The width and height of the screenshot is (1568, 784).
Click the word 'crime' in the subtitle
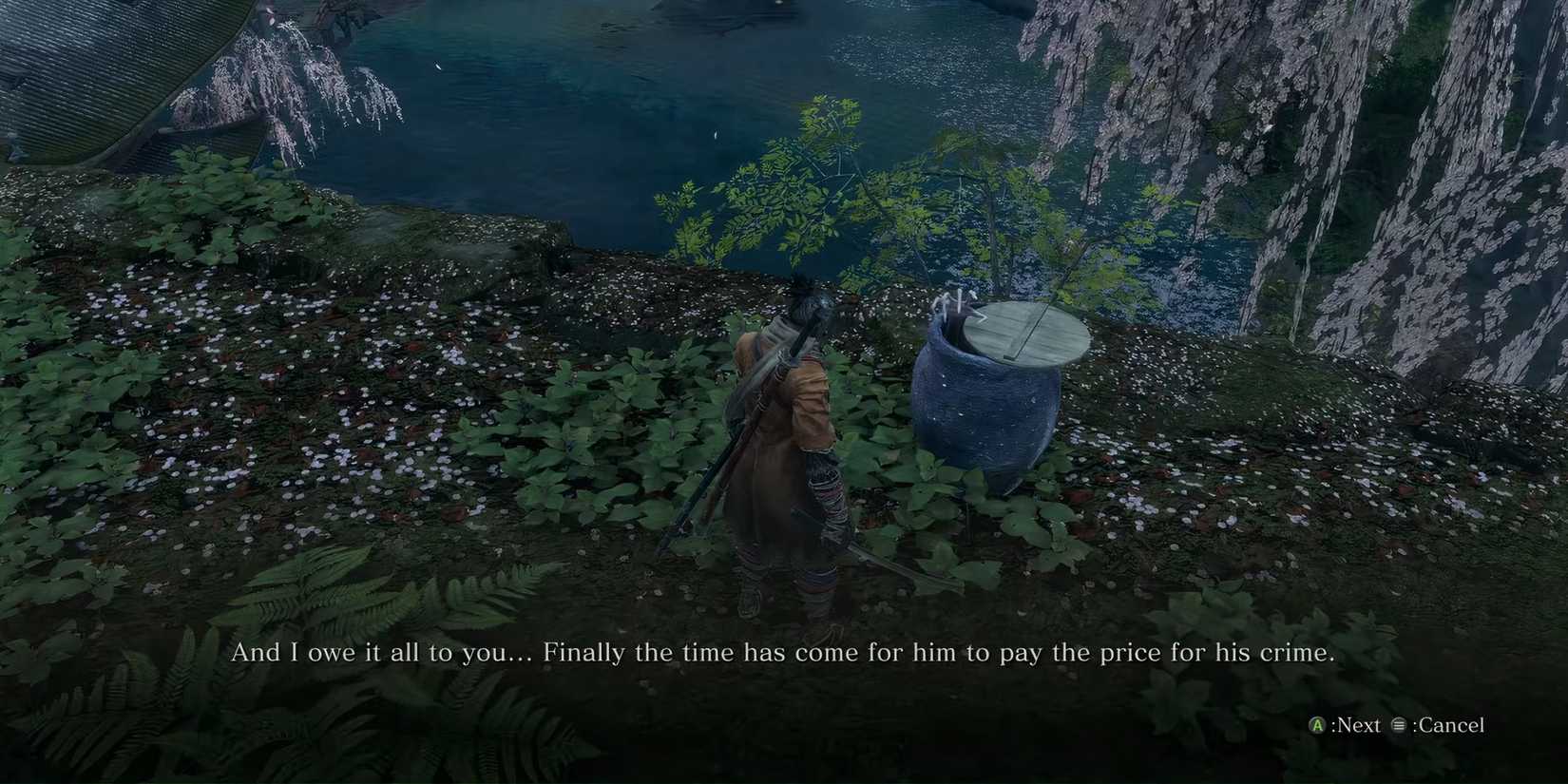pos(1307,653)
